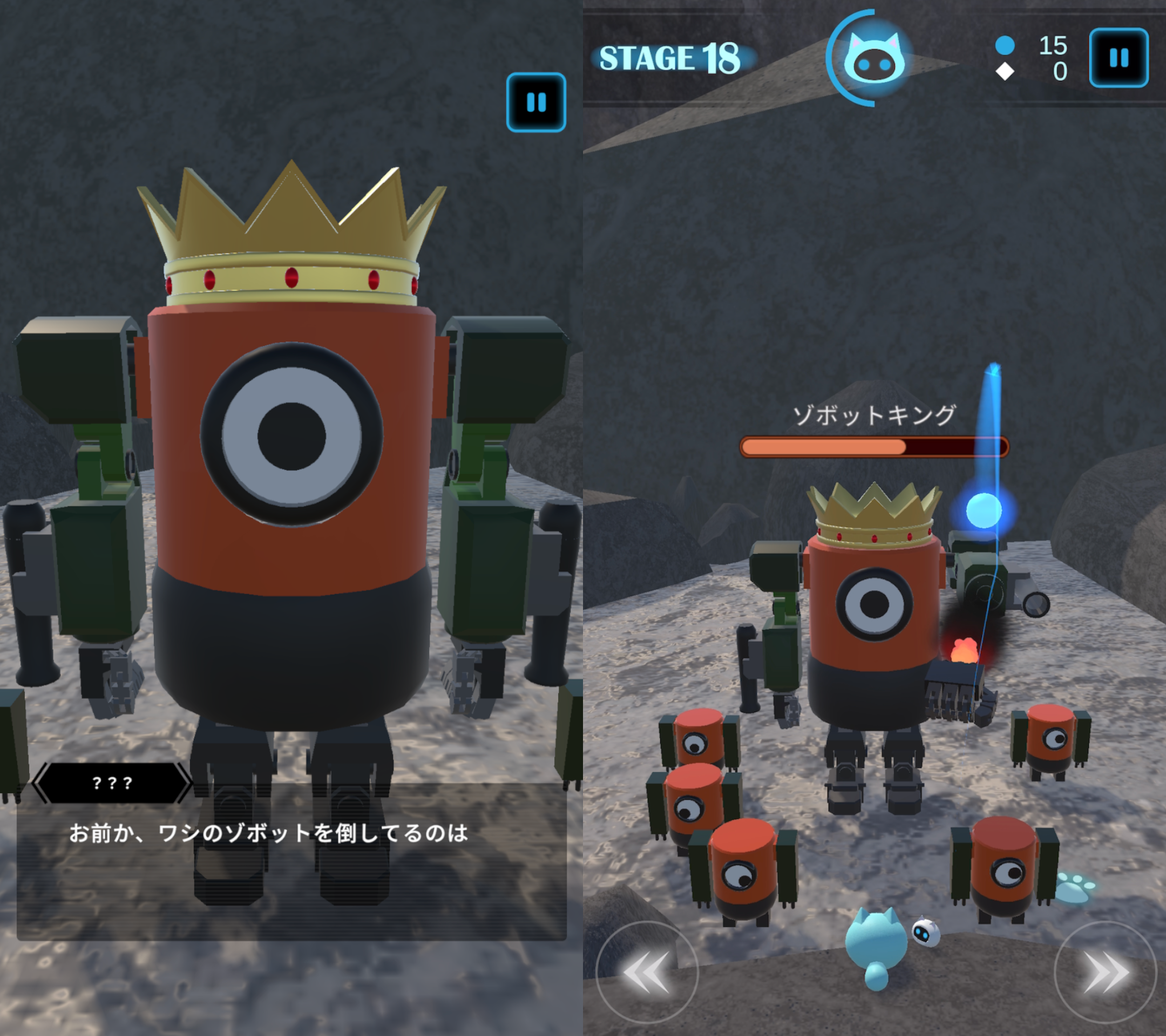Tap the left double-arrow move button
This screenshot has width=1166, height=1036.
[x=646, y=972]
